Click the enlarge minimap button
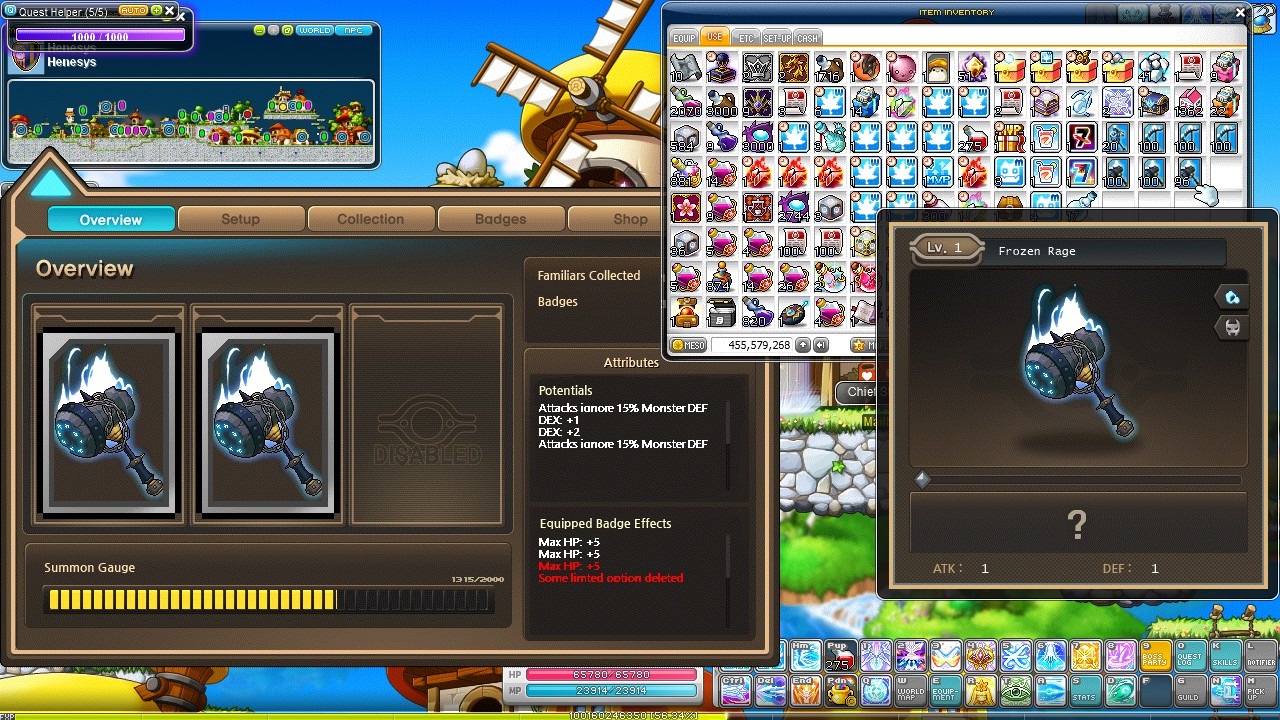Image resolution: width=1280 pixels, height=720 pixels. pyautogui.click(x=286, y=31)
